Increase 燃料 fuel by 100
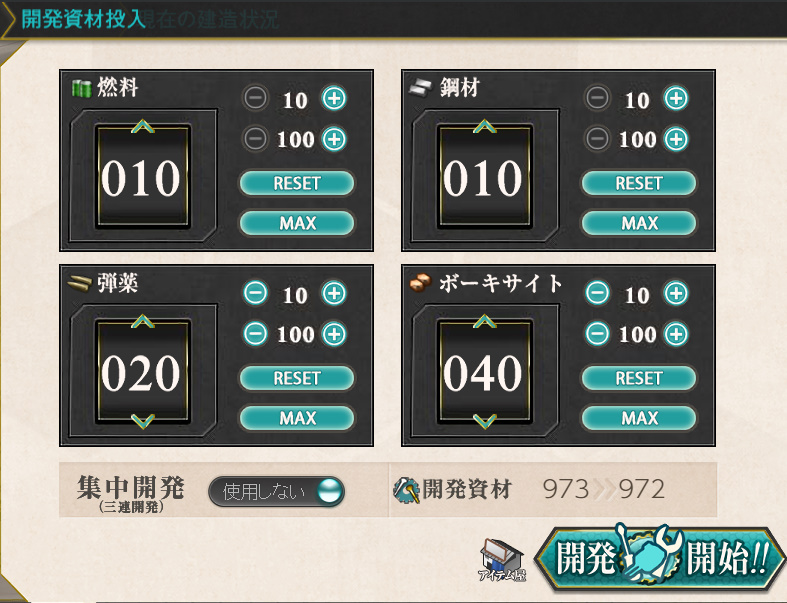Image resolution: width=787 pixels, height=603 pixels. pyautogui.click(x=333, y=139)
